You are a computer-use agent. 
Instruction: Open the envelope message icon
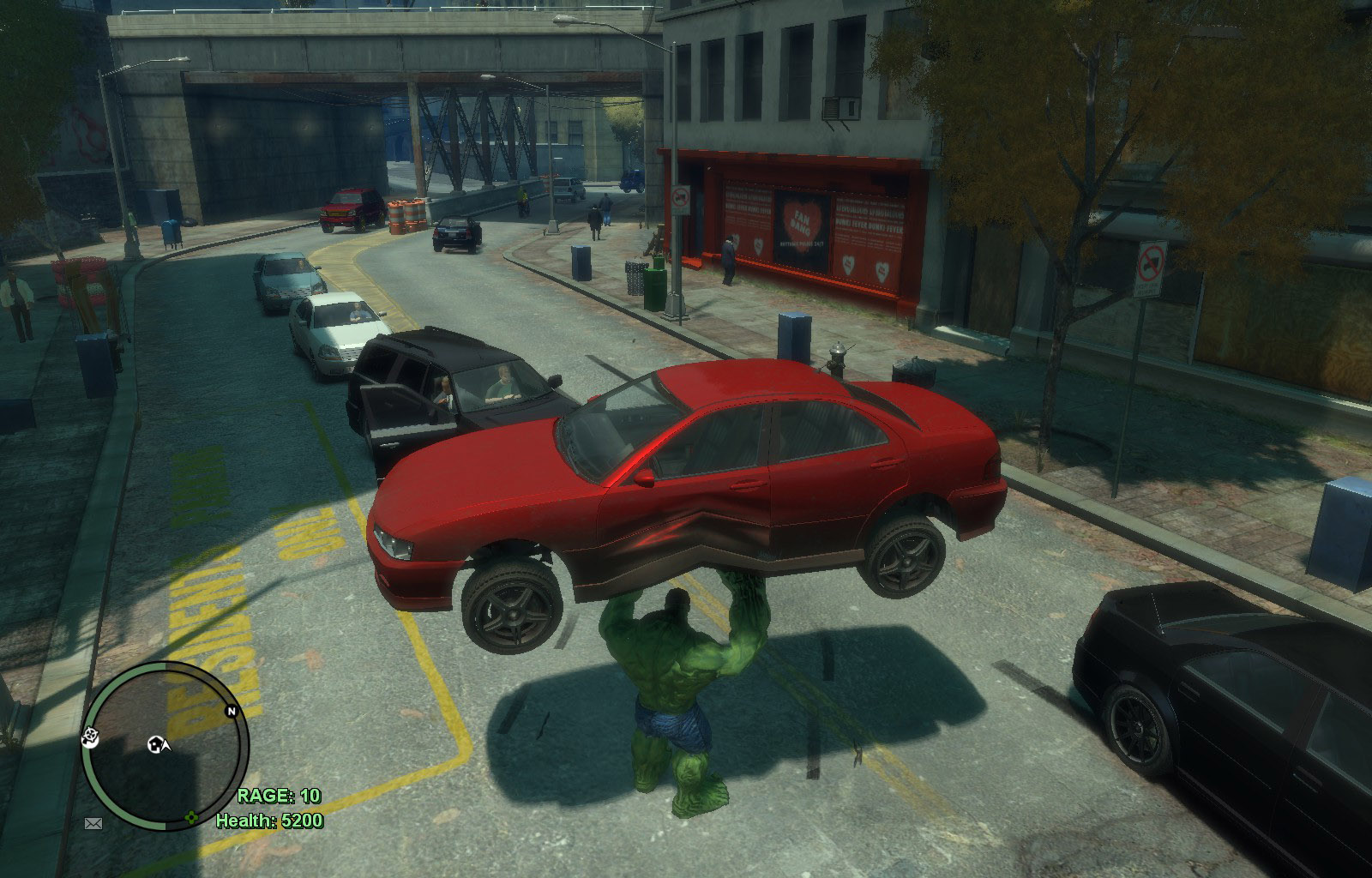93,823
